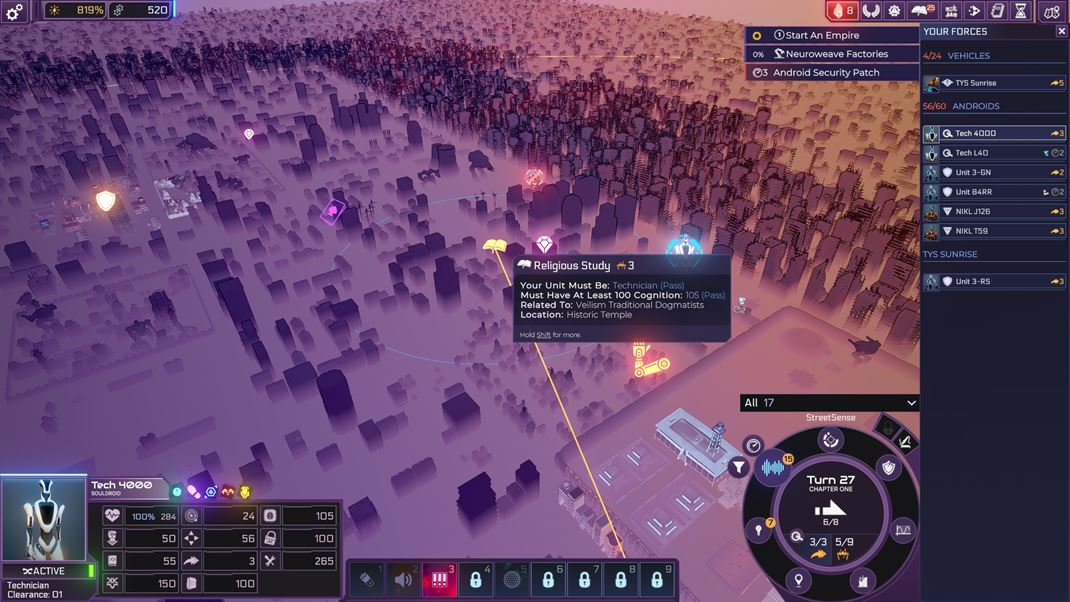1070x602 pixels.
Task: Select Tech 4000 in the androids list
Action: [x=994, y=133]
